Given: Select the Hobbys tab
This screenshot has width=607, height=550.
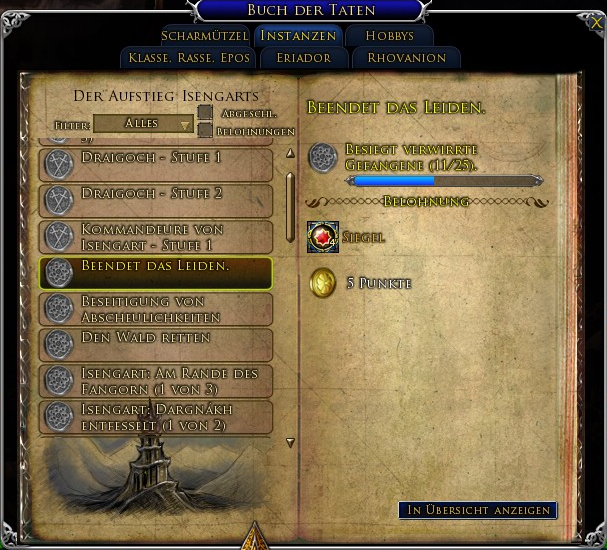Looking at the screenshot, I should click(390, 36).
